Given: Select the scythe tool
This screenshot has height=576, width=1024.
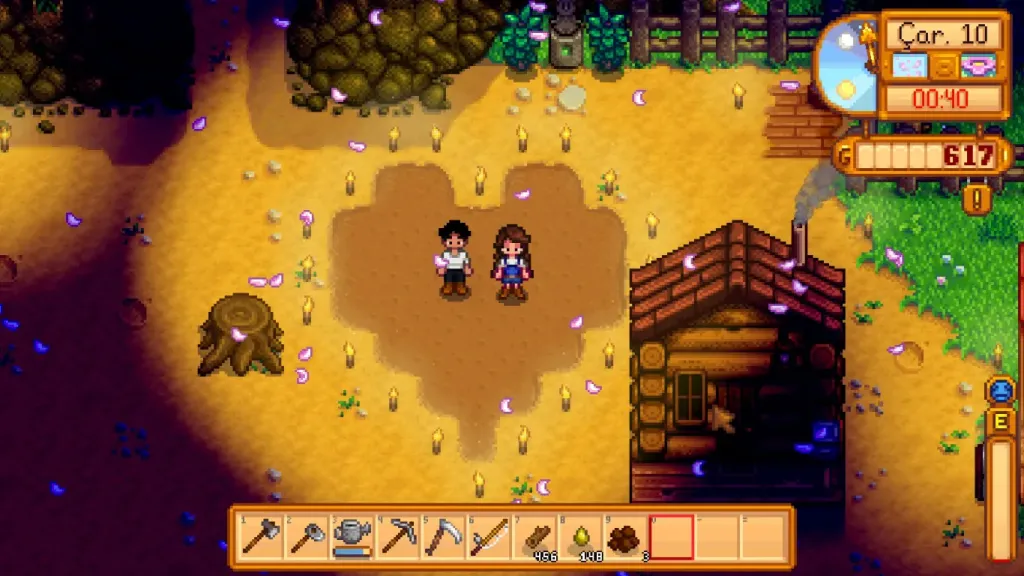Looking at the screenshot, I should point(442,537).
